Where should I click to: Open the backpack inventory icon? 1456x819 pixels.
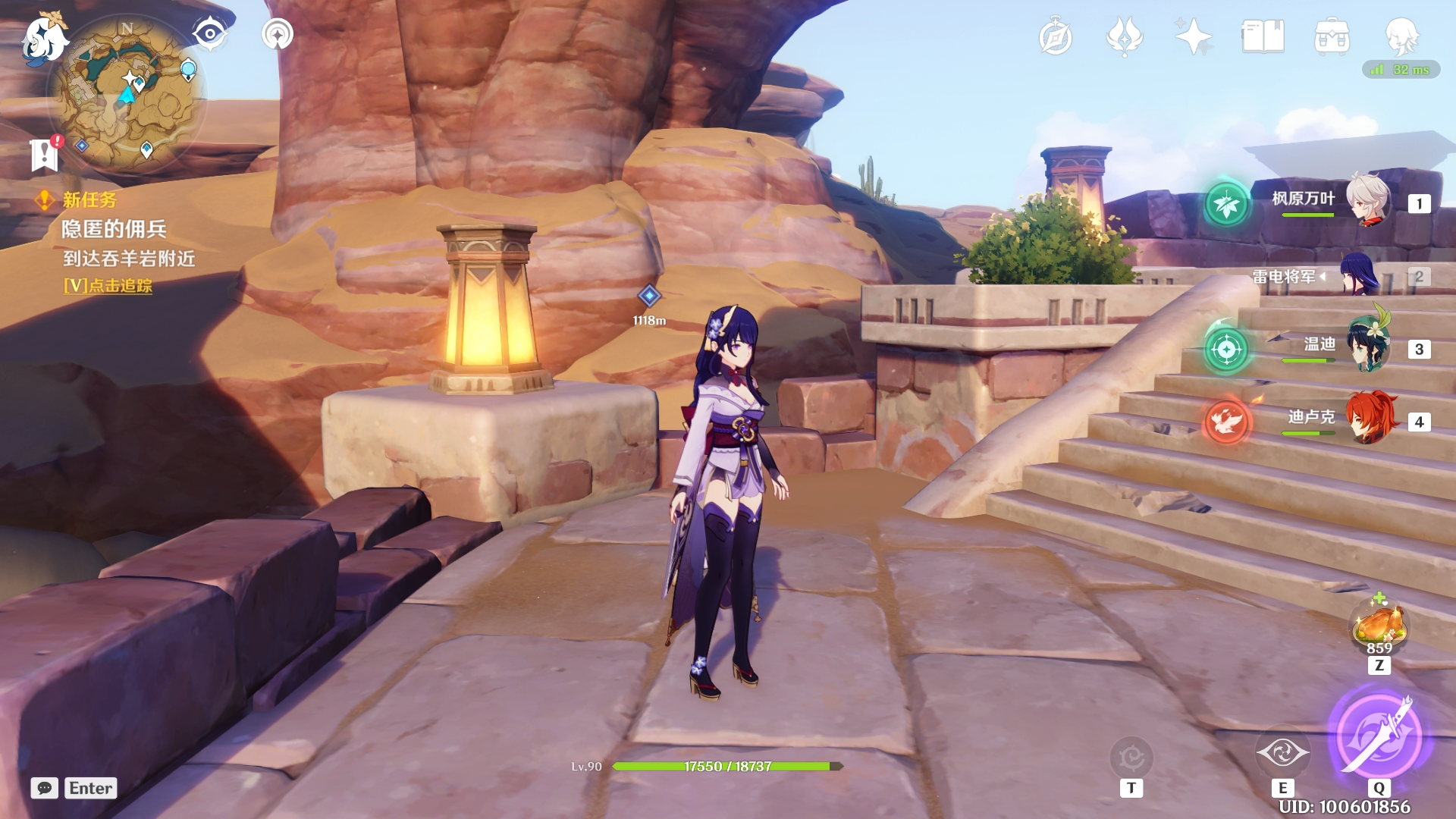click(x=1332, y=36)
